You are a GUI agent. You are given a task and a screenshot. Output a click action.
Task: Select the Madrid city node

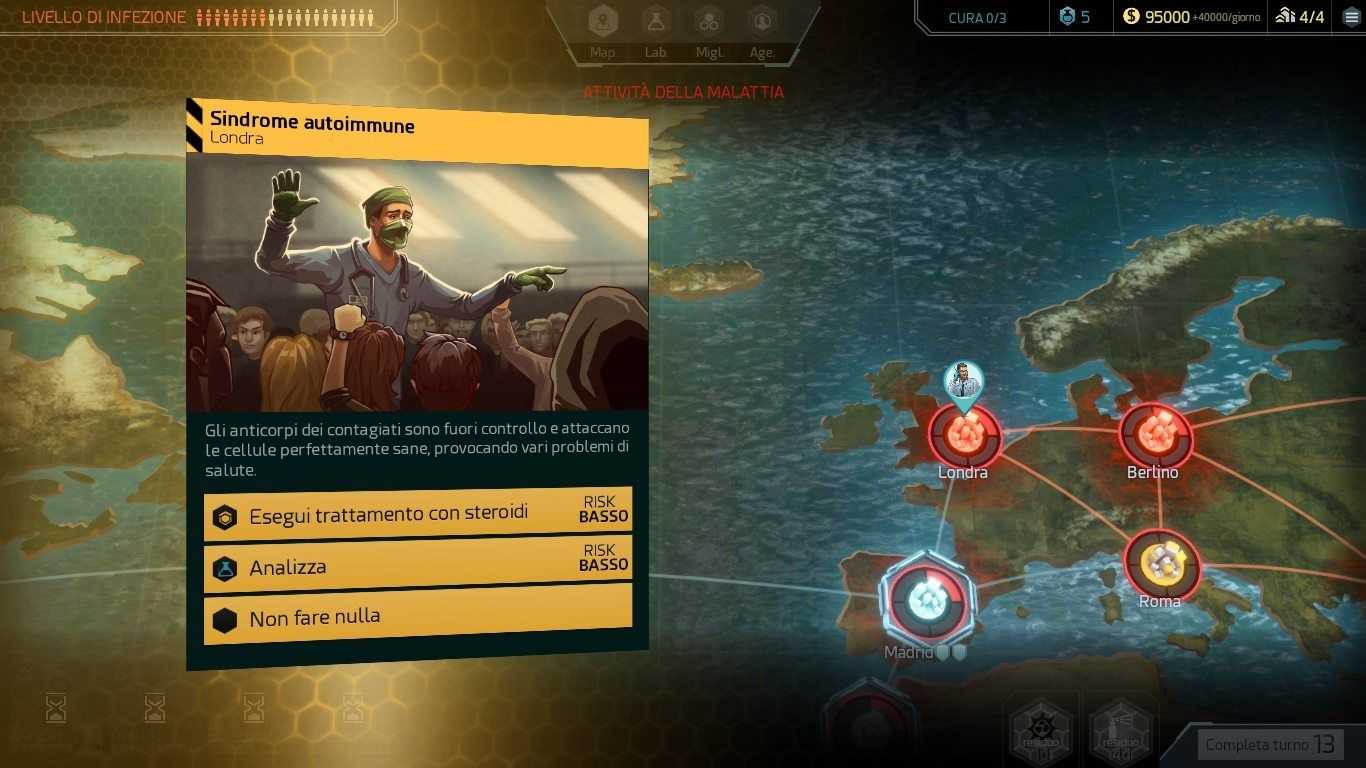925,600
